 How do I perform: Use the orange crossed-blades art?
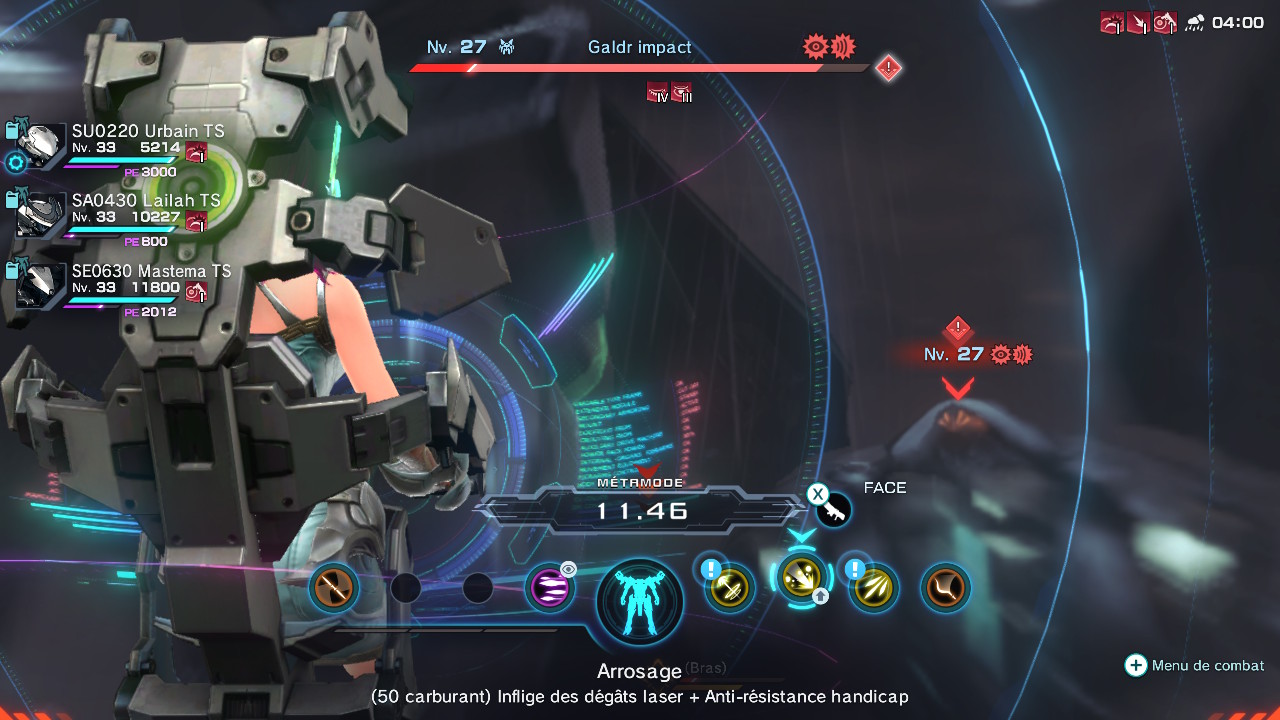[x=334, y=587]
